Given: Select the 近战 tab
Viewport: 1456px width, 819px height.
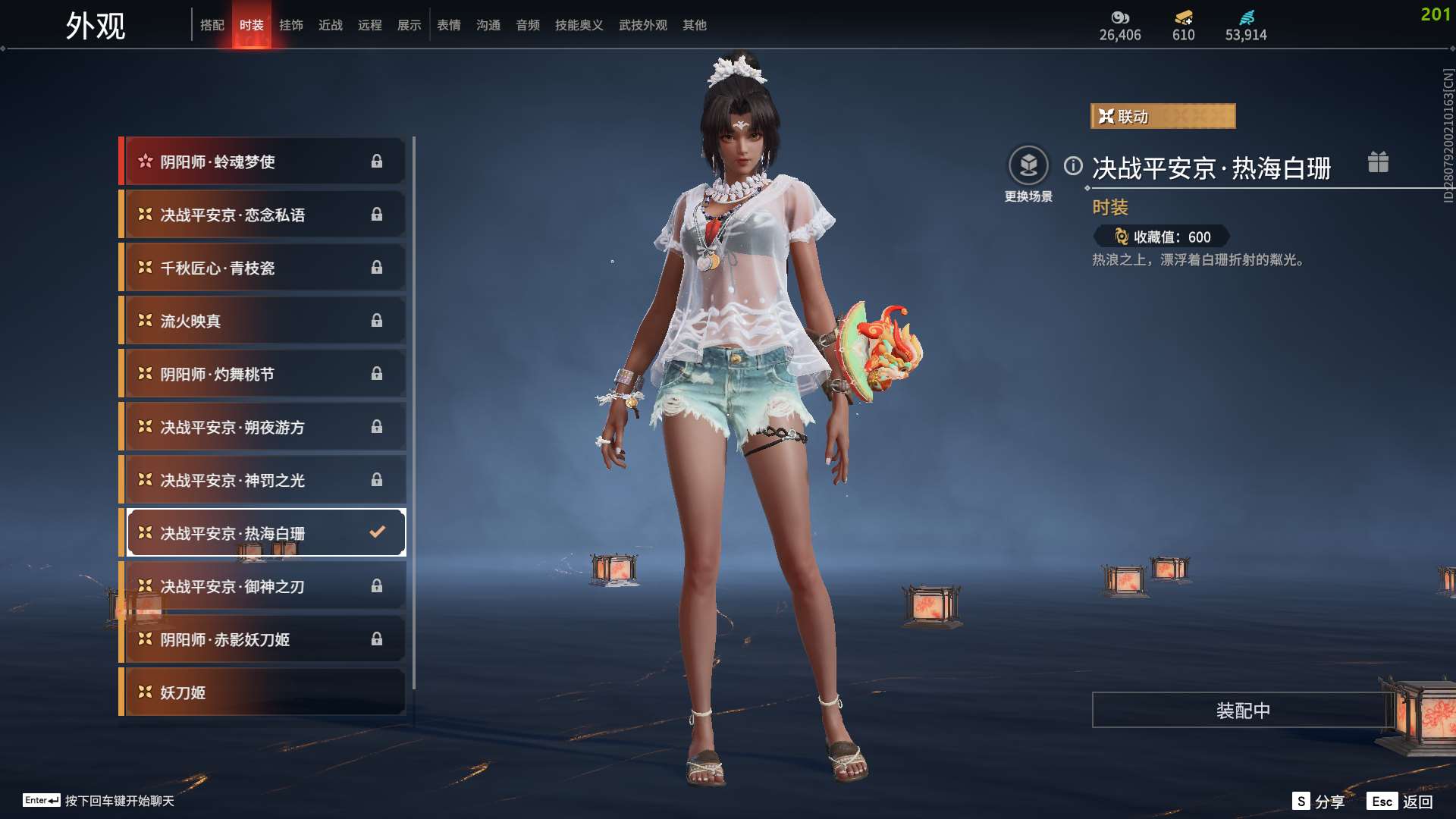Looking at the screenshot, I should pos(331,25).
